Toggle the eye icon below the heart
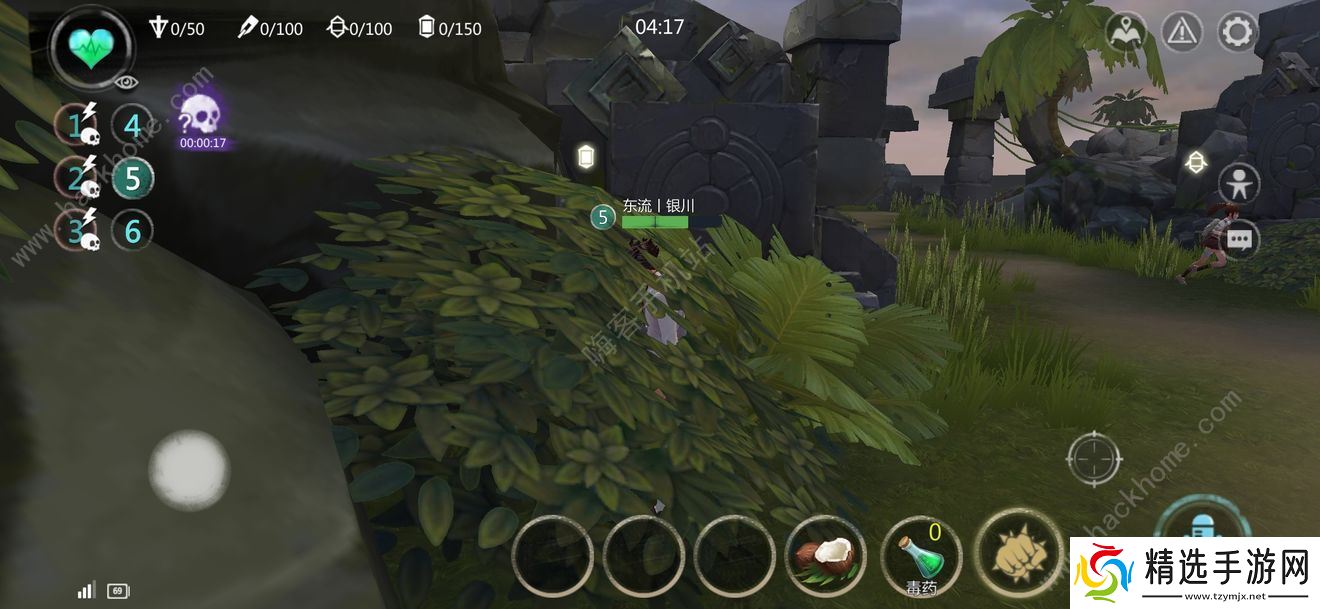Screen dimensions: 1320x609 pyautogui.click(x=126, y=83)
